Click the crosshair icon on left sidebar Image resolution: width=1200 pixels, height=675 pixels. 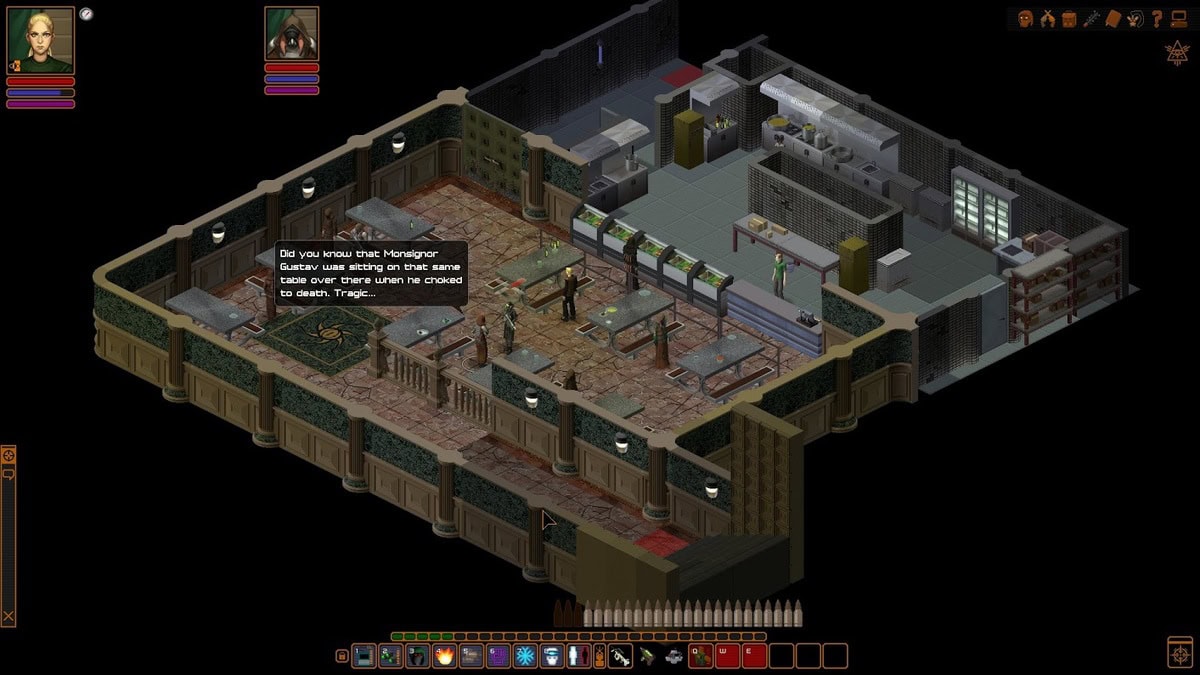(x=8, y=456)
